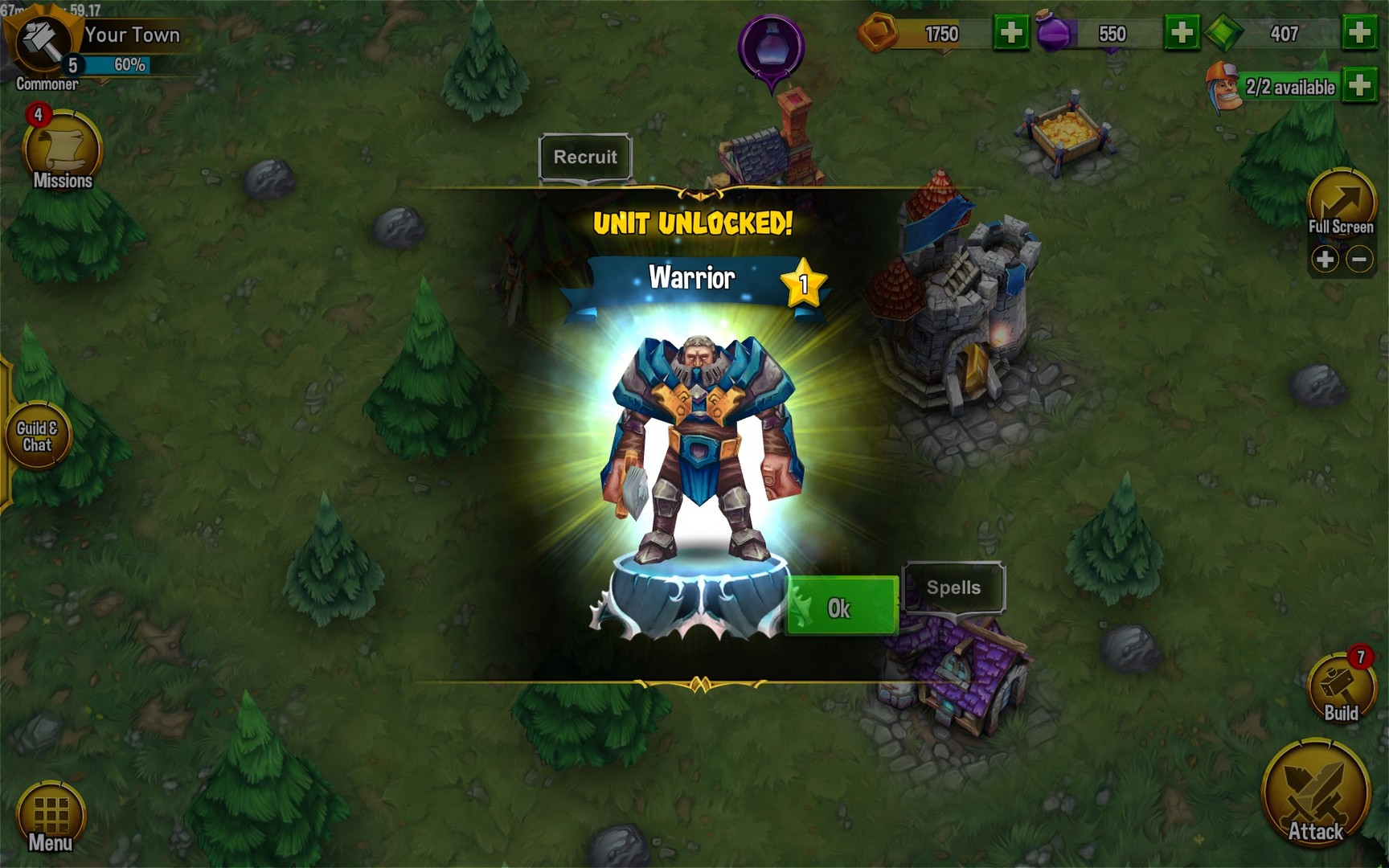This screenshot has height=868, width=1389.
Task: Switch to the Spells tab
Action: 953,588
